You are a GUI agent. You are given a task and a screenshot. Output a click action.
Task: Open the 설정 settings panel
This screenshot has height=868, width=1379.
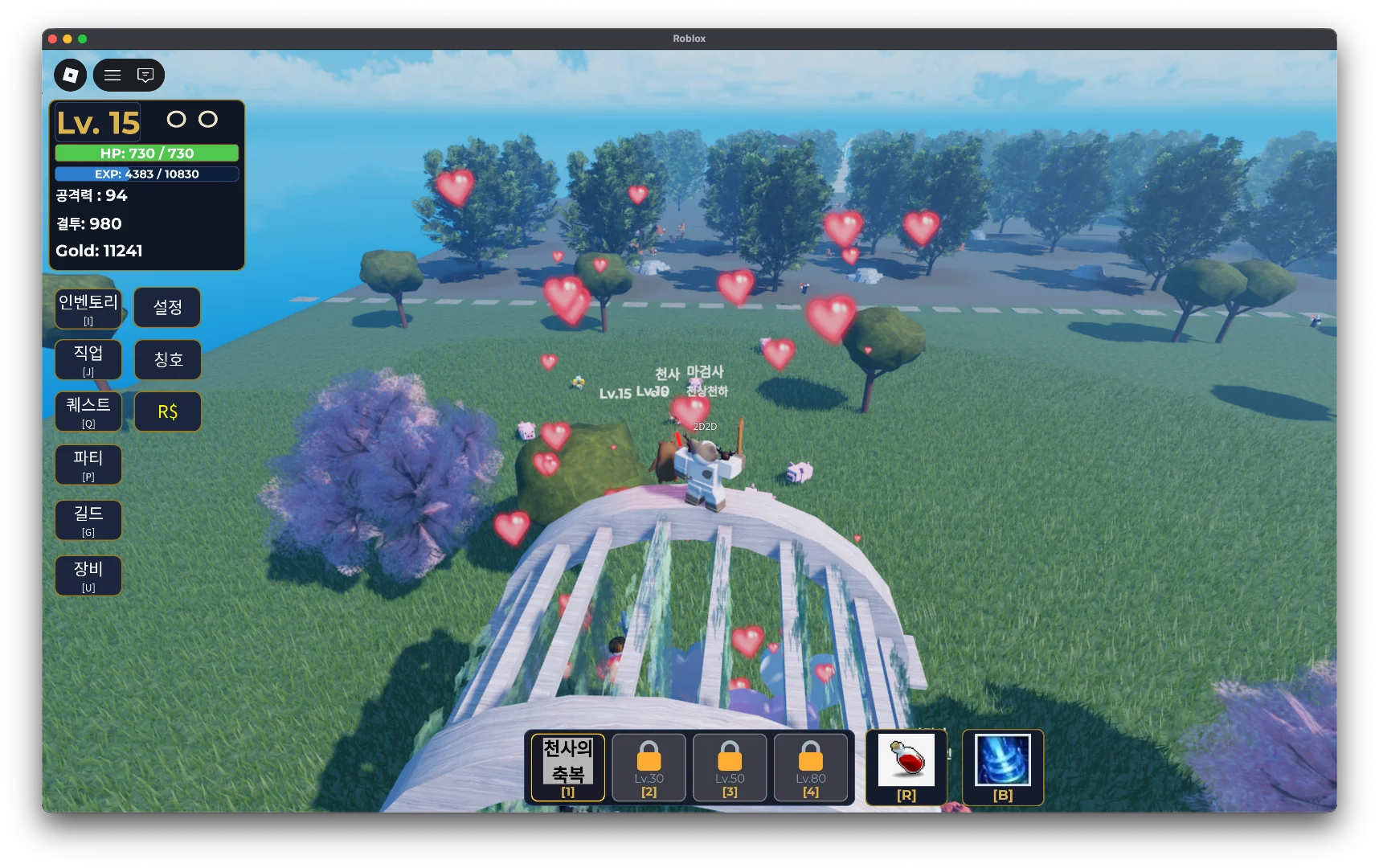[x=167, y=307]
